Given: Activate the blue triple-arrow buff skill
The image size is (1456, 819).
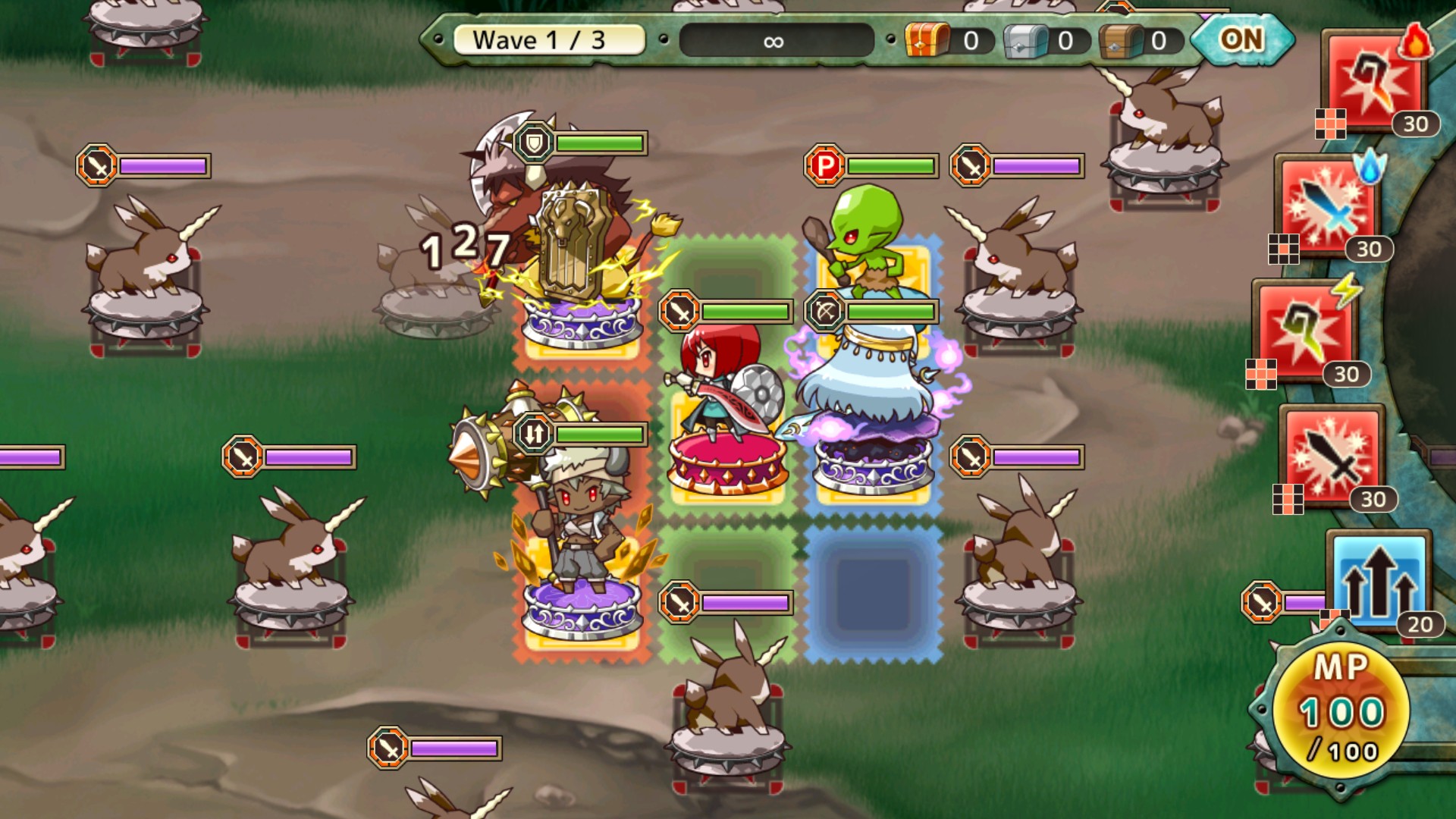Looking at the screenshot, I should click(x=1378, y=582).
